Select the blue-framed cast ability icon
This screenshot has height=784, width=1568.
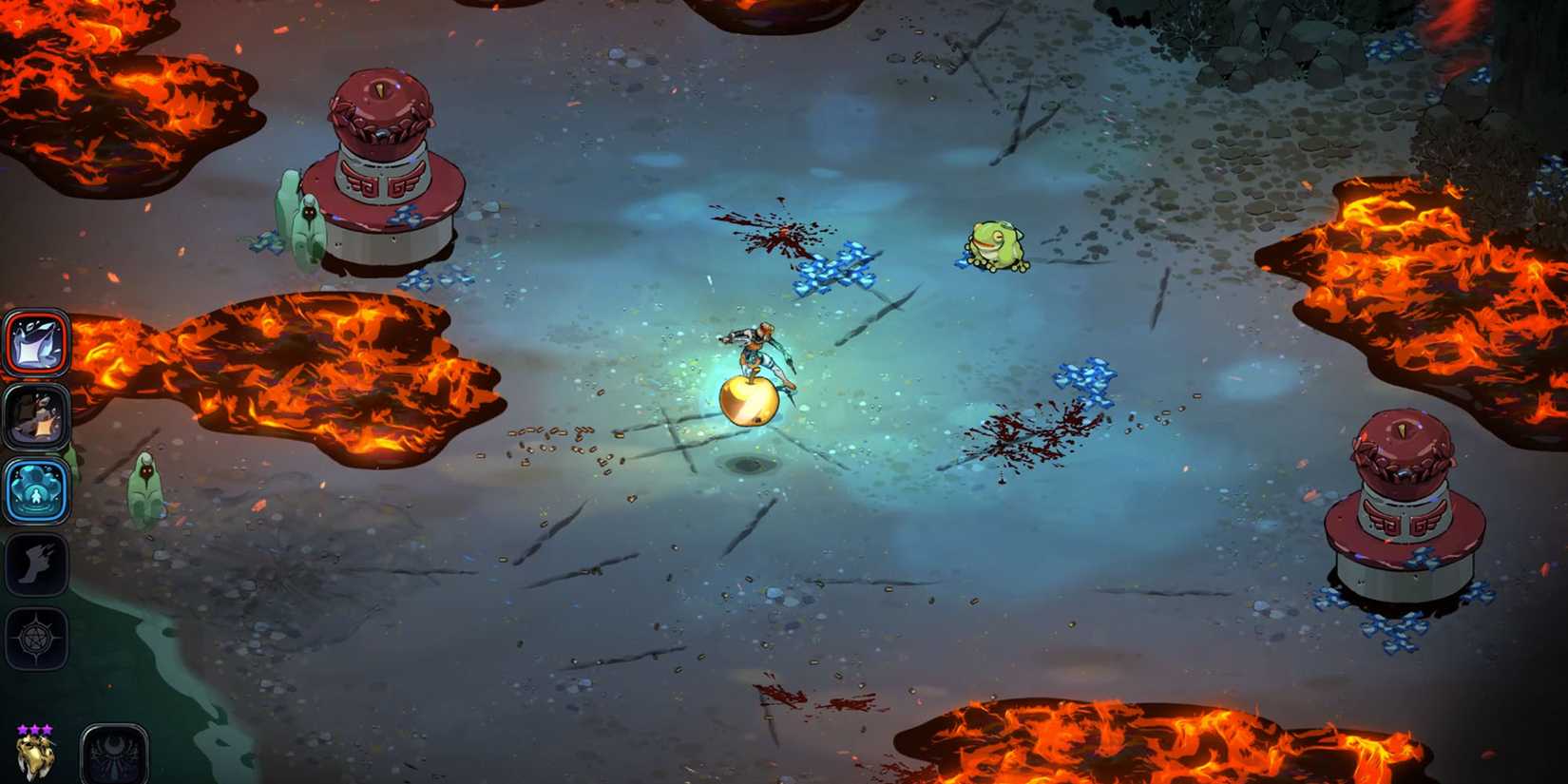pos(38,488)
